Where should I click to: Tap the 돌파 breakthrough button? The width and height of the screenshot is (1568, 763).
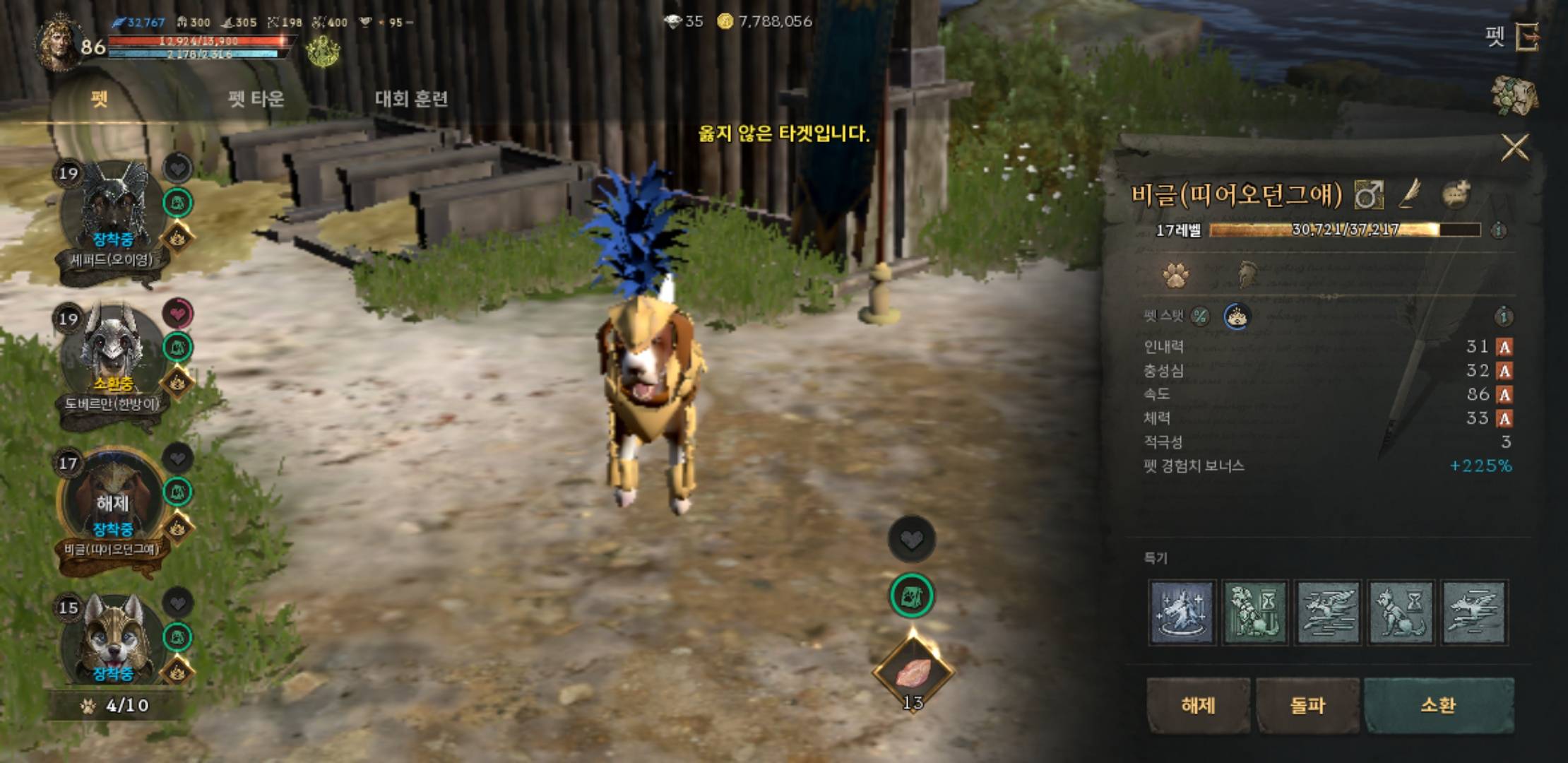coord(1307,705)
